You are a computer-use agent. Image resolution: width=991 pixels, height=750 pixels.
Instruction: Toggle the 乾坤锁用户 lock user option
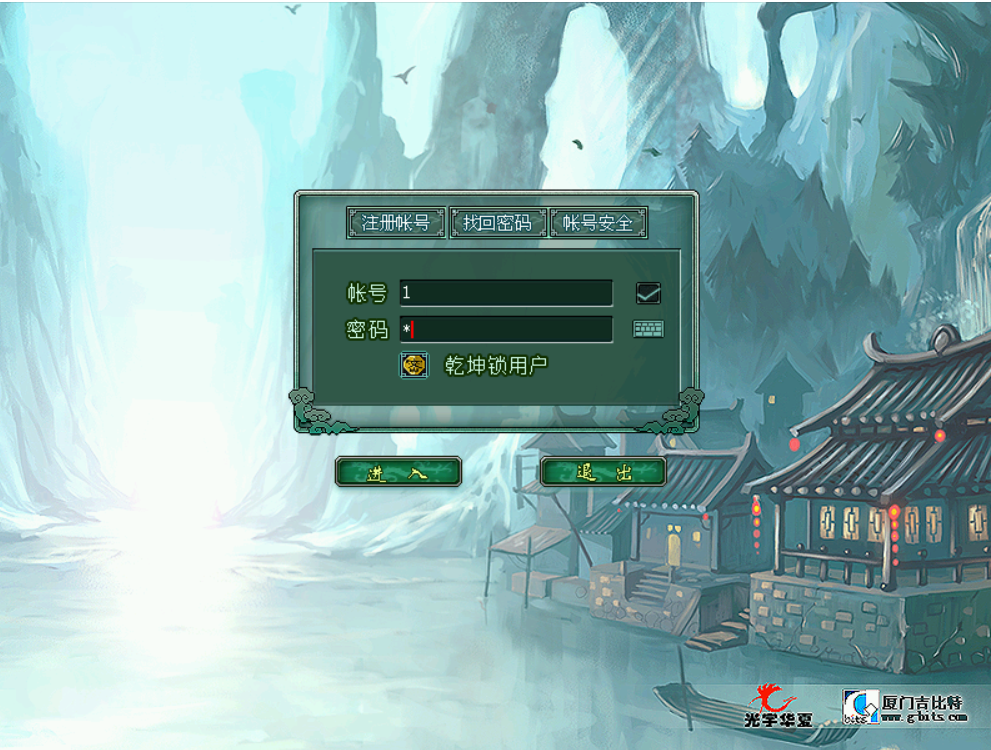coord(414,365)
